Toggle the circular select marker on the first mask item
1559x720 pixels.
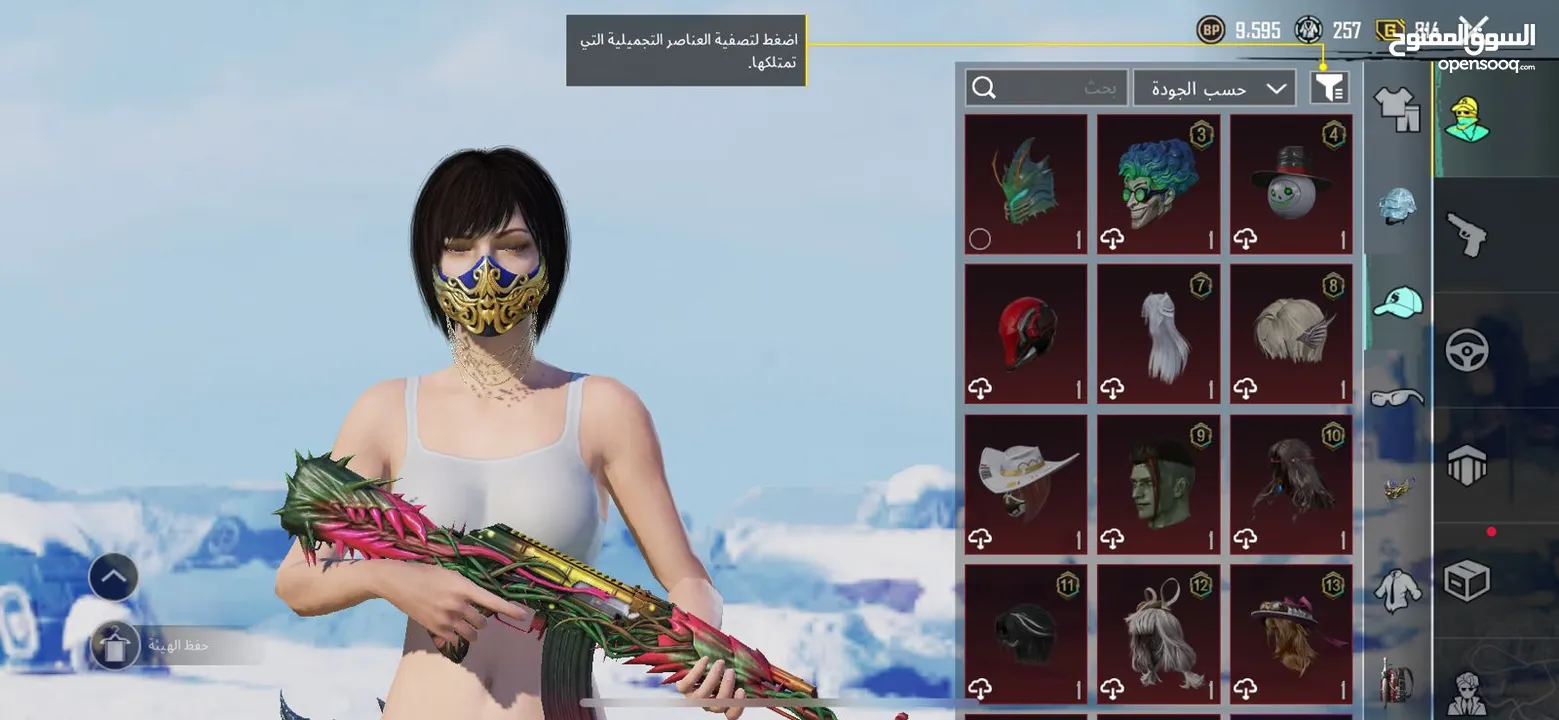(x=981, y=238)
